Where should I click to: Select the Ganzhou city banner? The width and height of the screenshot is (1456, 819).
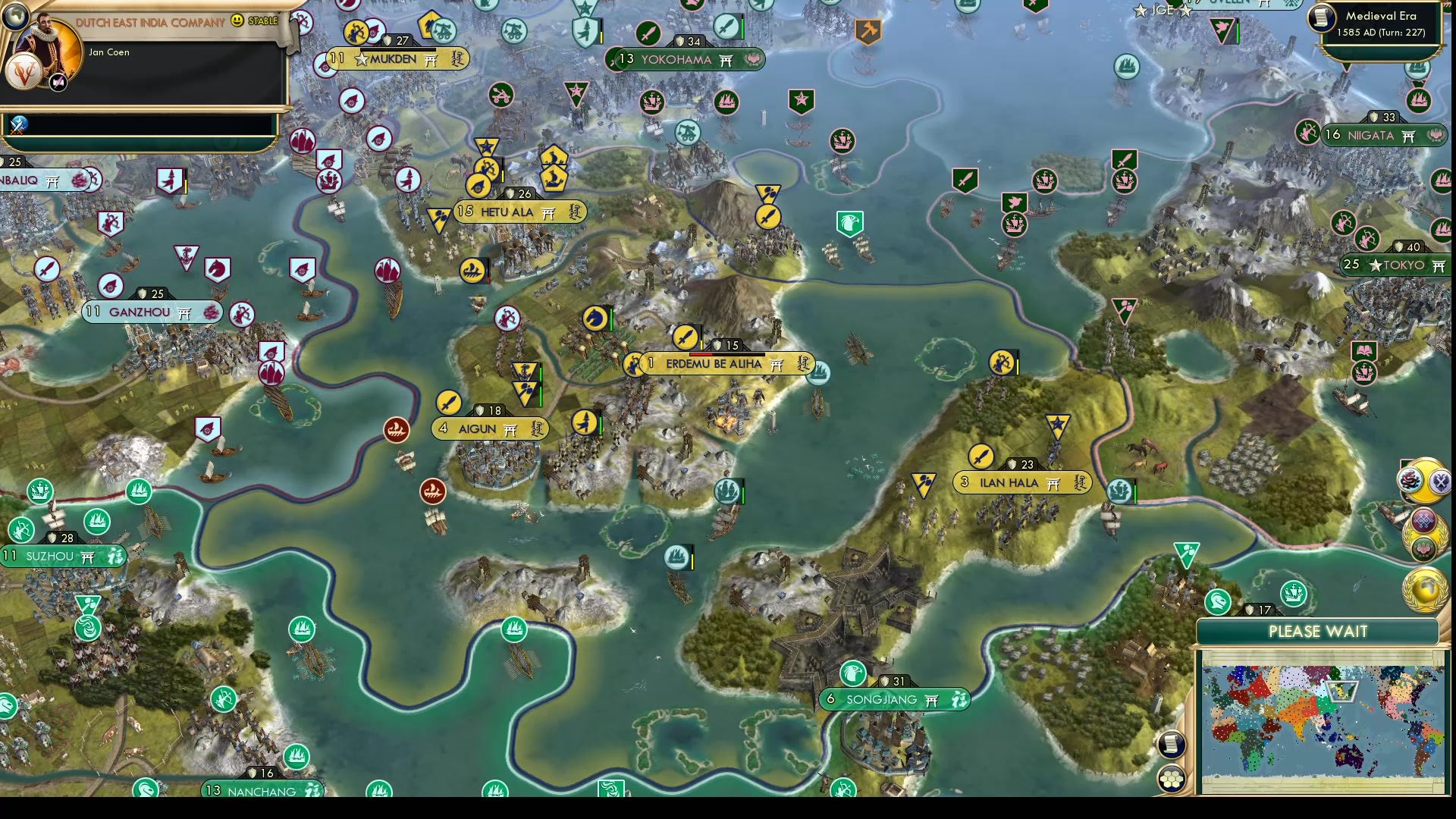(149, 311)
